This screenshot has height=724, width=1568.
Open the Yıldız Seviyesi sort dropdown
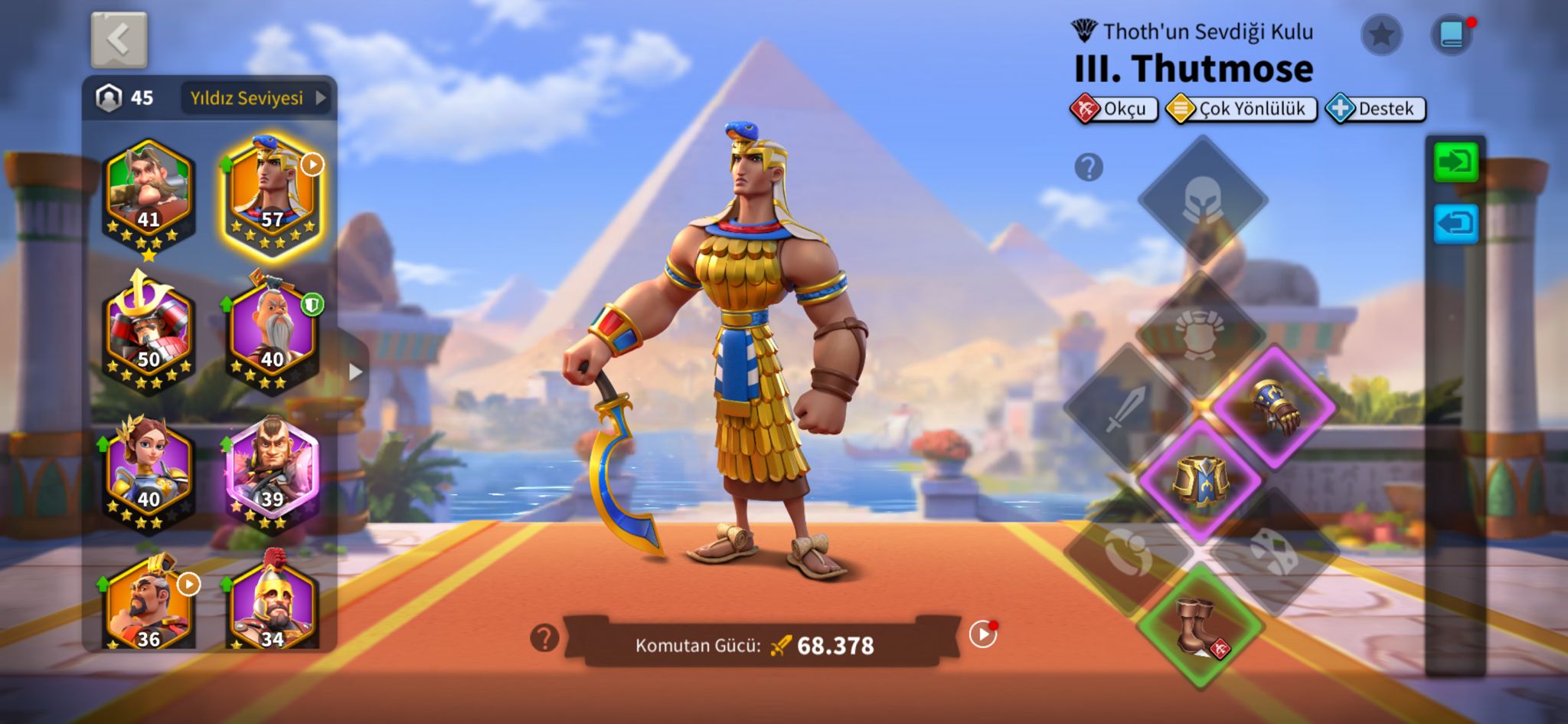point(256,98)
